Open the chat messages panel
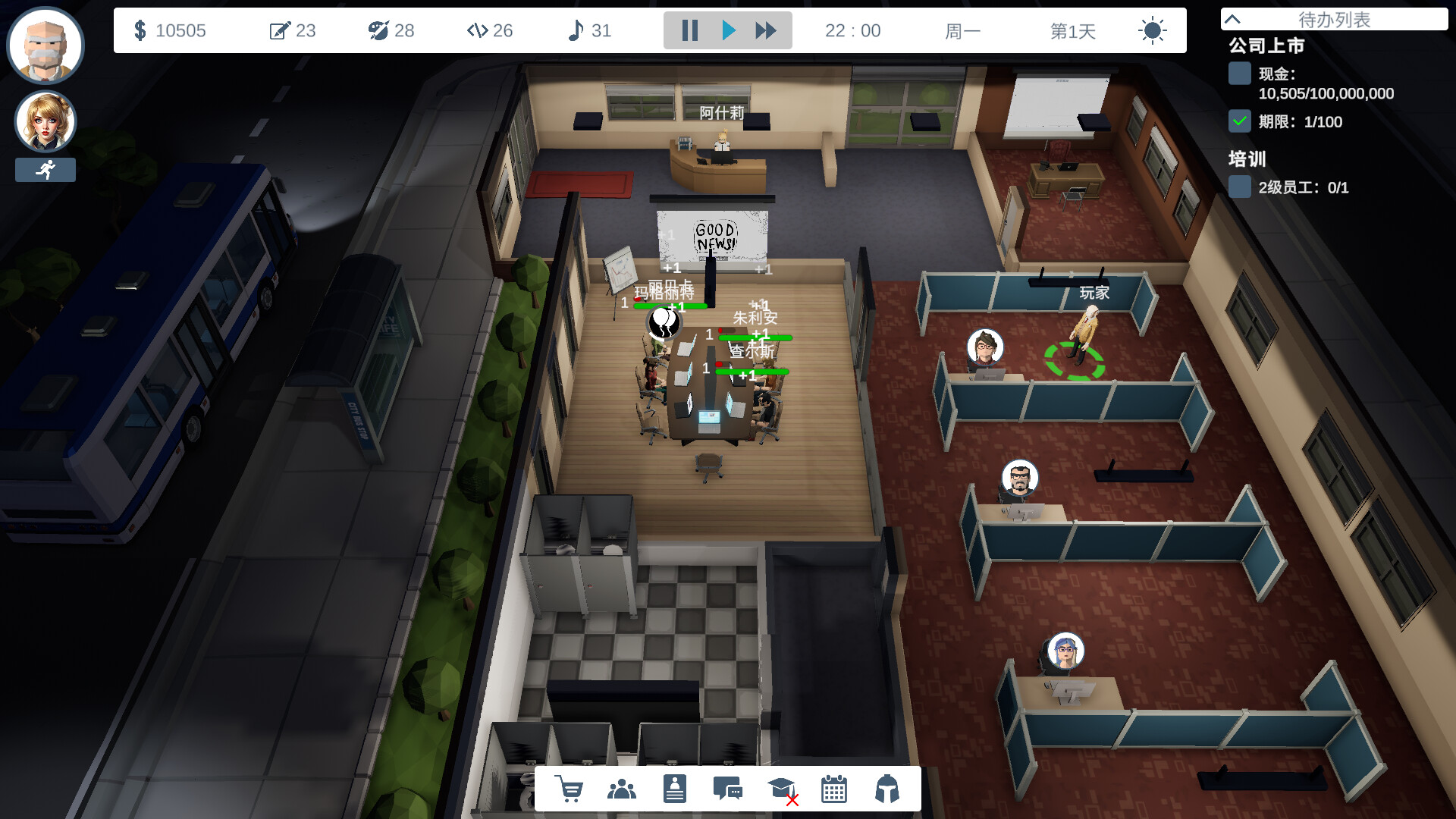The height and width of the screenshot is (819, 1456). (728, 789)
